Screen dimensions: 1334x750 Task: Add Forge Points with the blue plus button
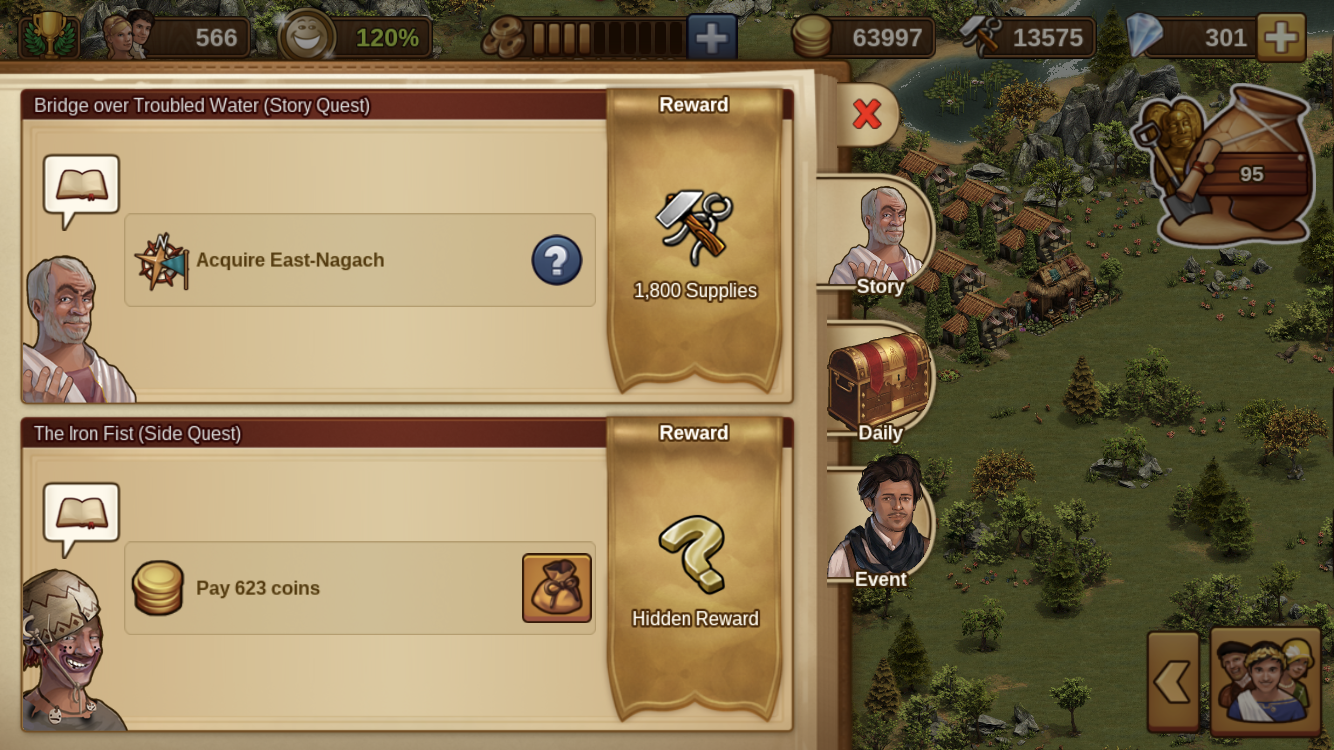(x=711, y=38)
